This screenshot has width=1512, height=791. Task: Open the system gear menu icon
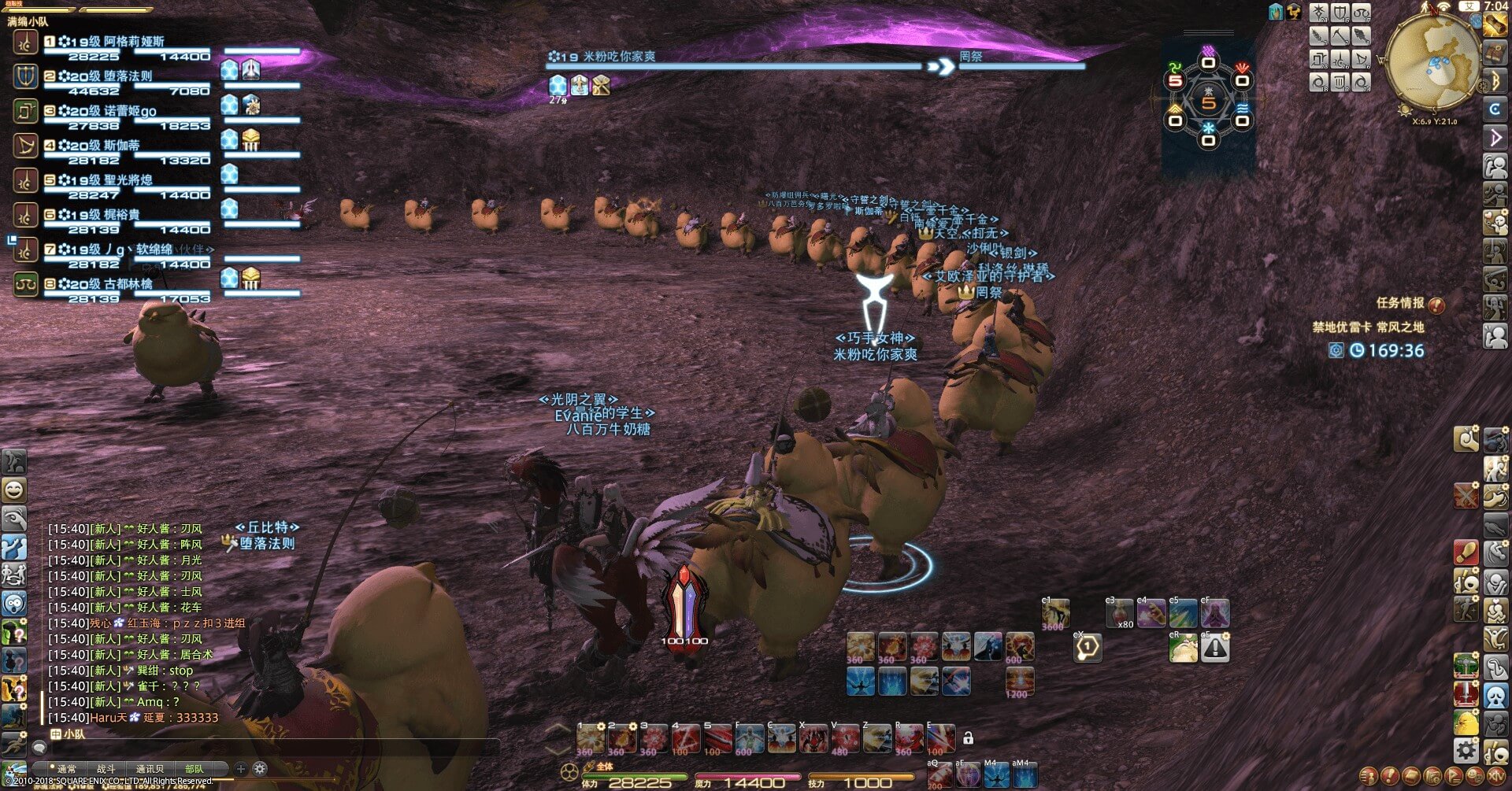tap(1466, 750)
